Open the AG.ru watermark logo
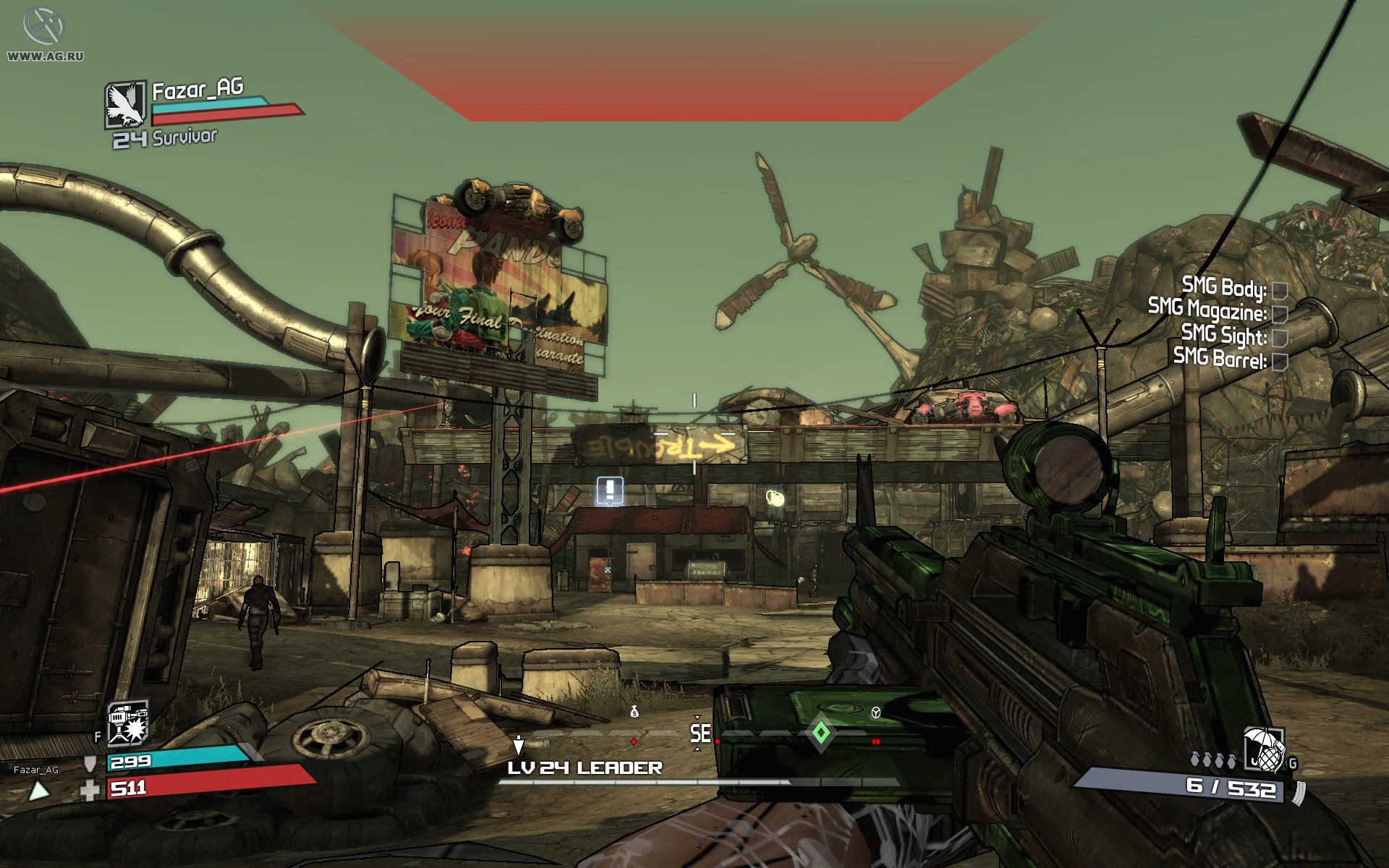This screenshot has height=868, width=1389. [42, 27]
